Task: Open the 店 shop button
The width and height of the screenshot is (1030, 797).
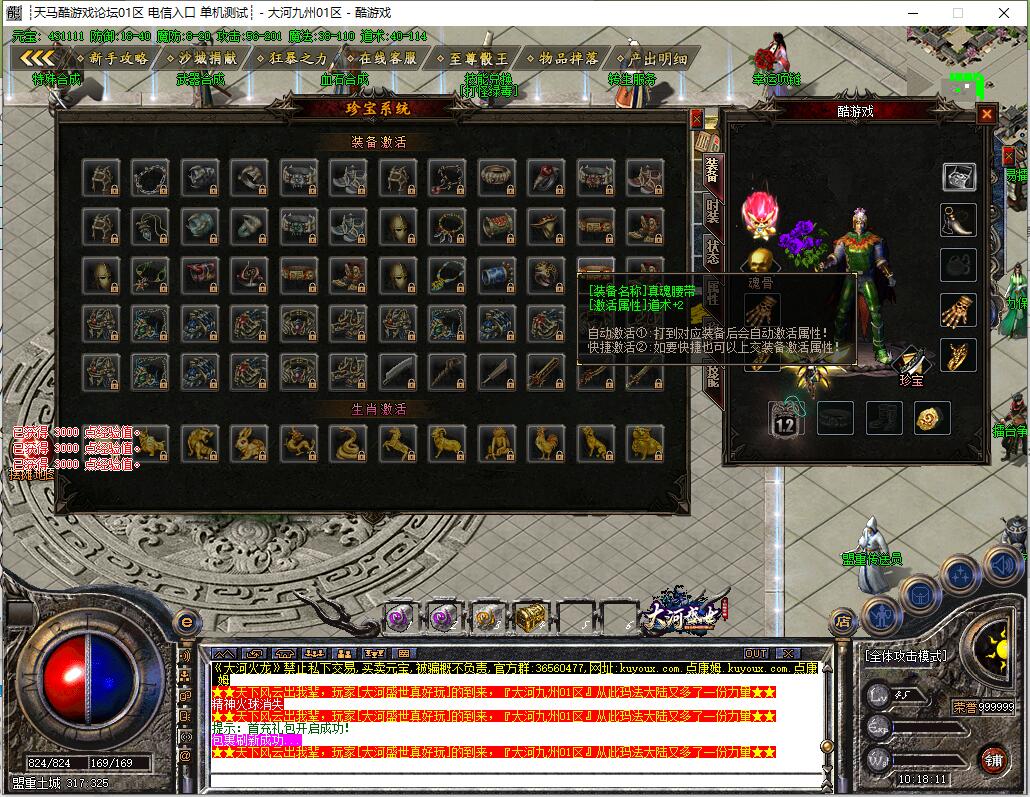Action: tap(843, 621)
